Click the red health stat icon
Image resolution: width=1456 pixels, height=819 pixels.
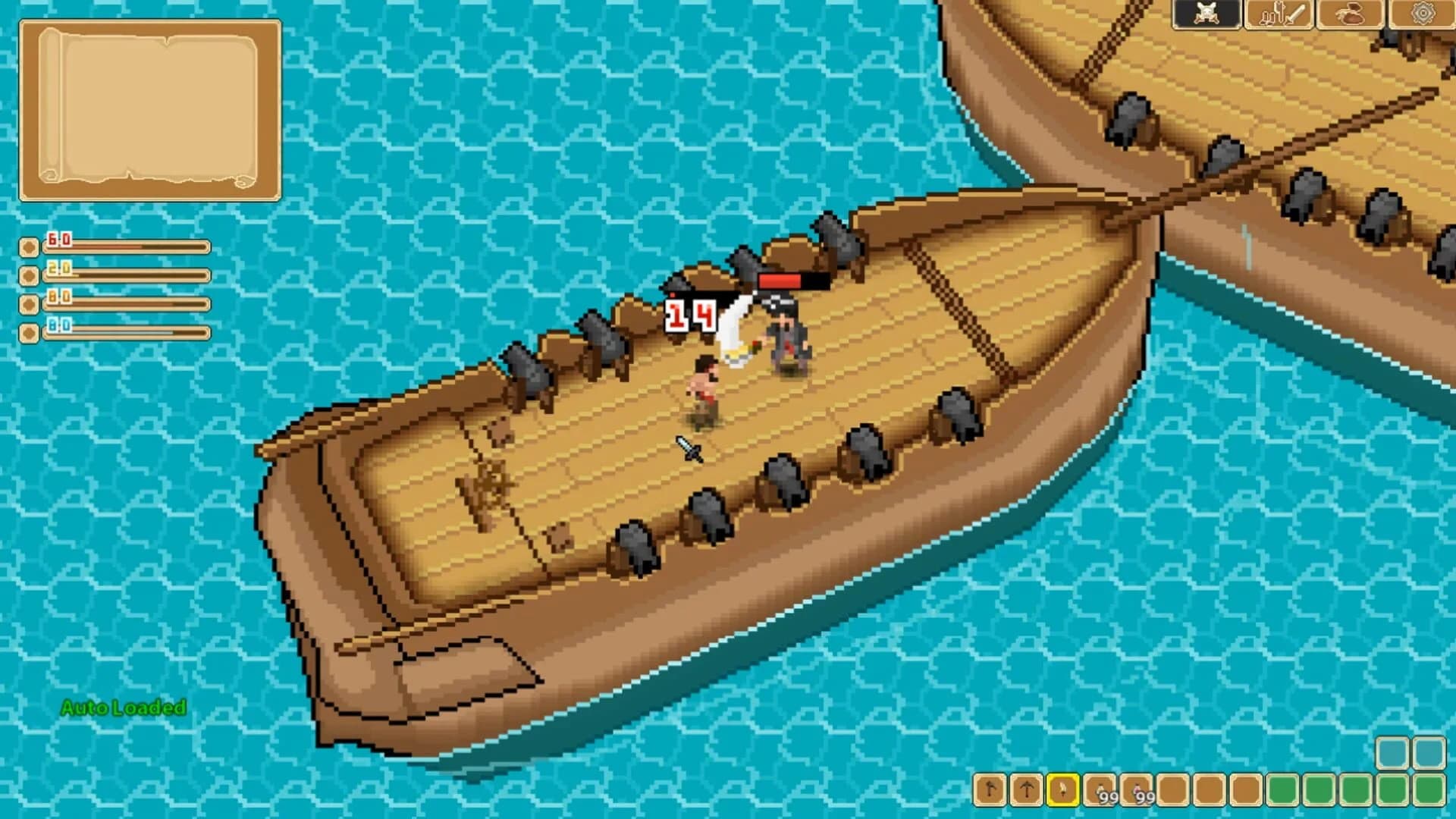(28, 246)
